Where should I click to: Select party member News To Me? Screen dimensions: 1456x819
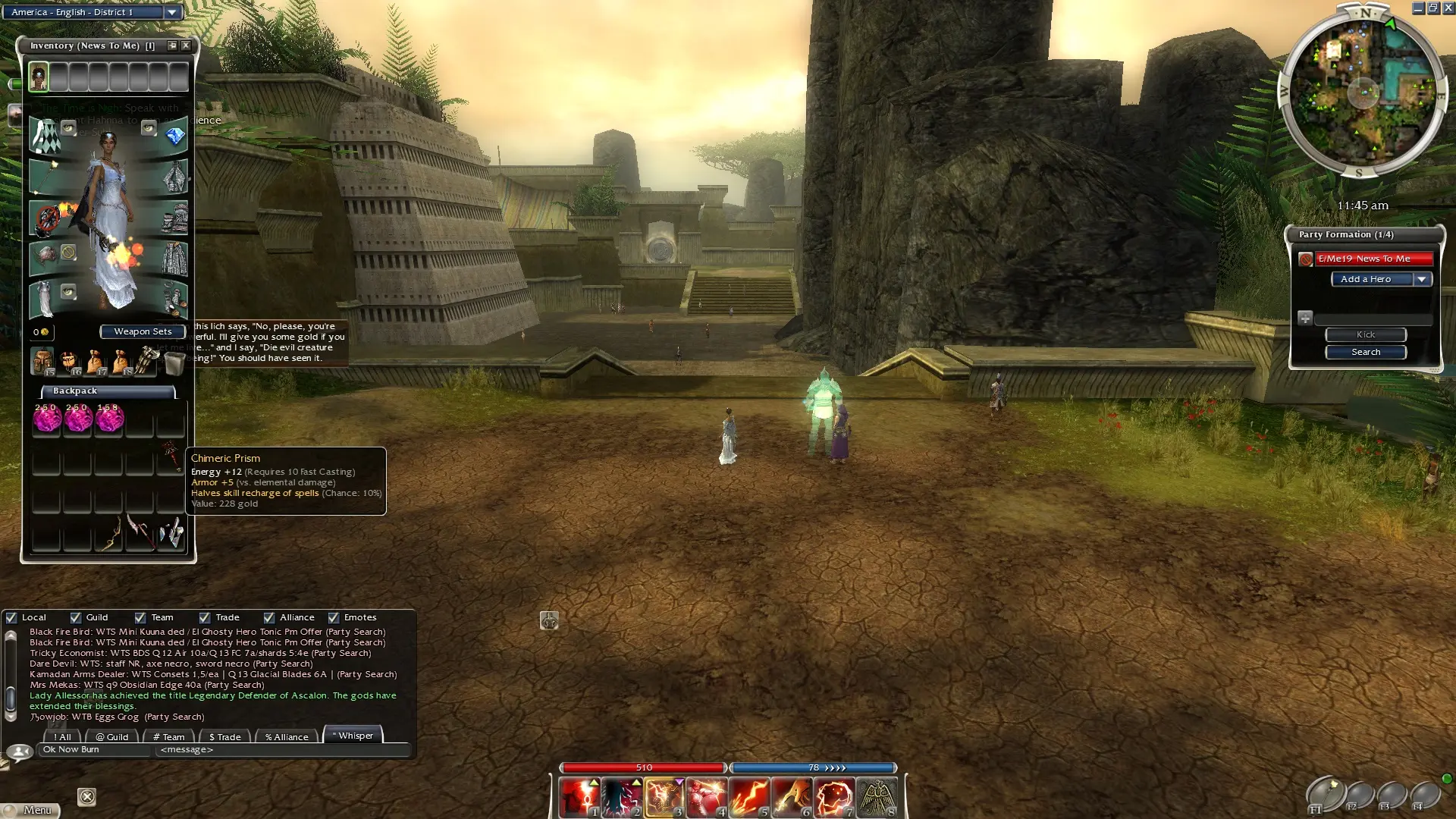click(x=1373, y=259)
